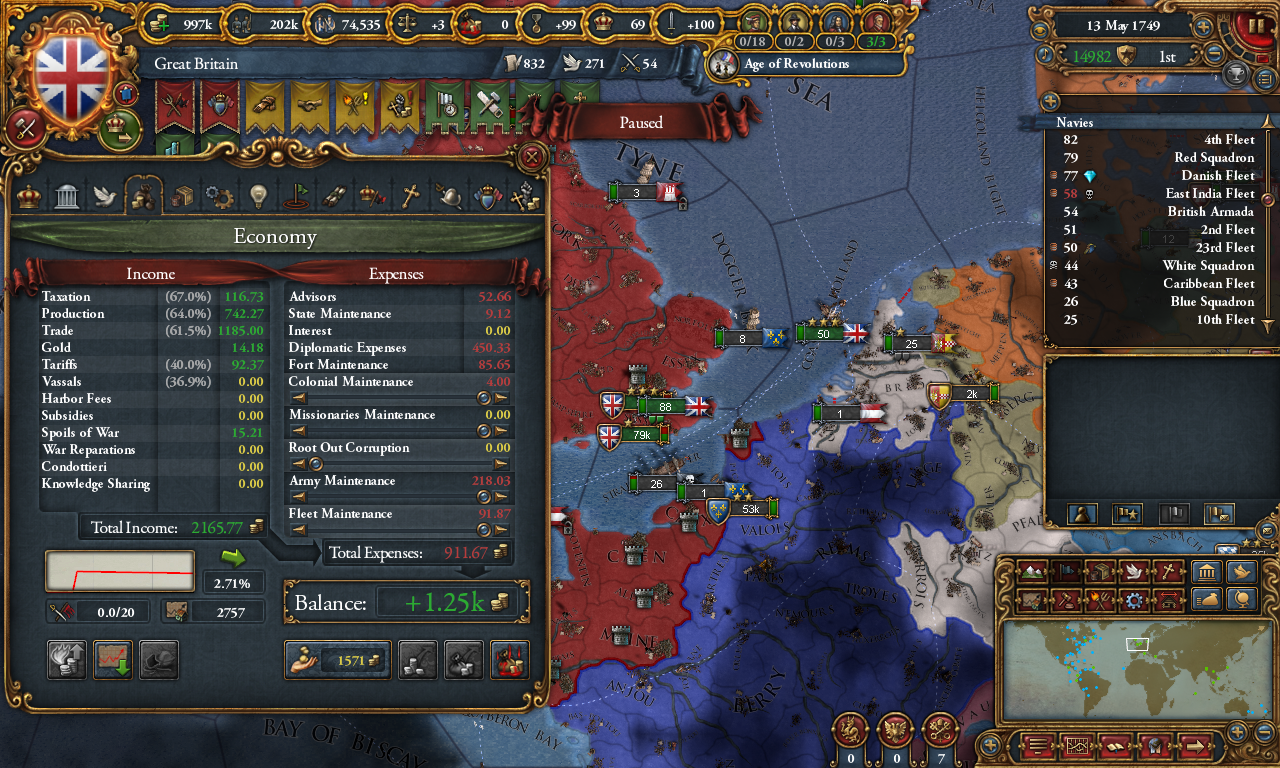
Task: Click the reduce inflation money bag icon
Action: pyautogui.click(x=1207, y=600)
